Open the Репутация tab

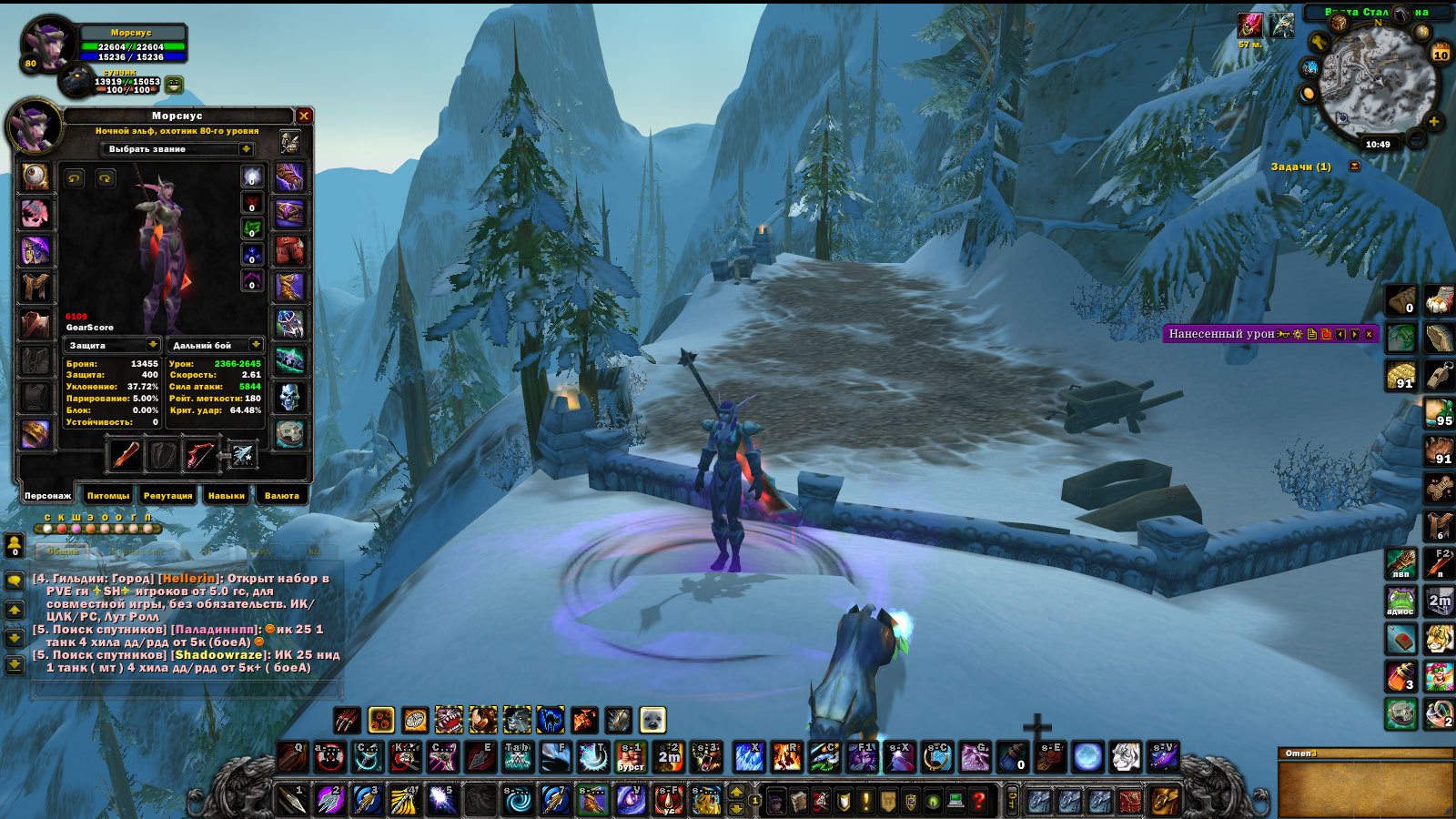tap(167, 496)
